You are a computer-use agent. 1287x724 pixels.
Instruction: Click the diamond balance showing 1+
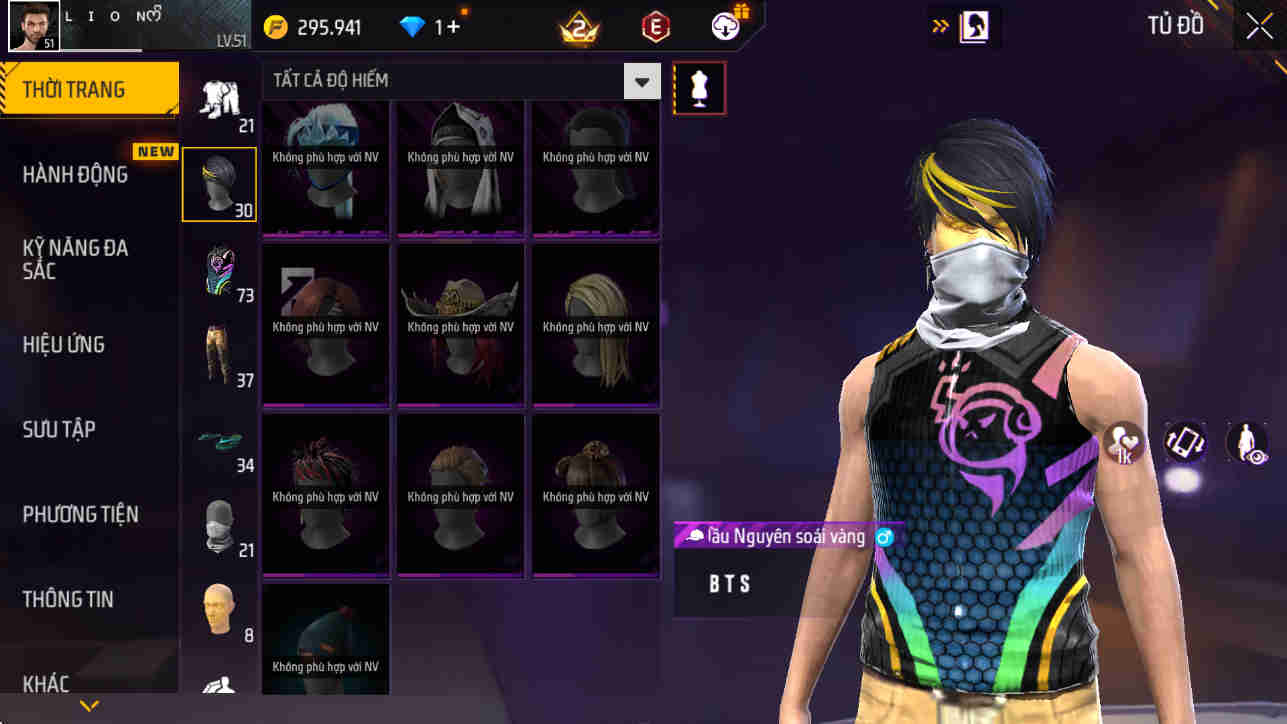coord(426,26)
